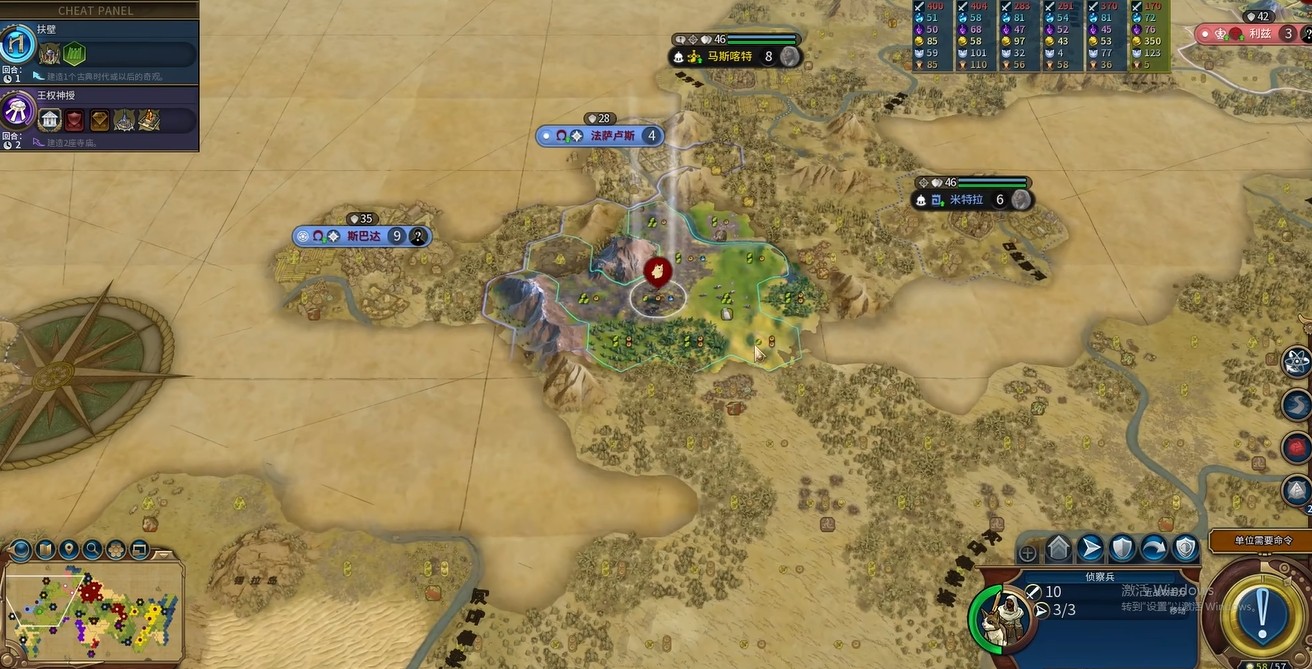Select the Sparta (斯巴达) city banner

pyautogui.click(x=362, y=236)
